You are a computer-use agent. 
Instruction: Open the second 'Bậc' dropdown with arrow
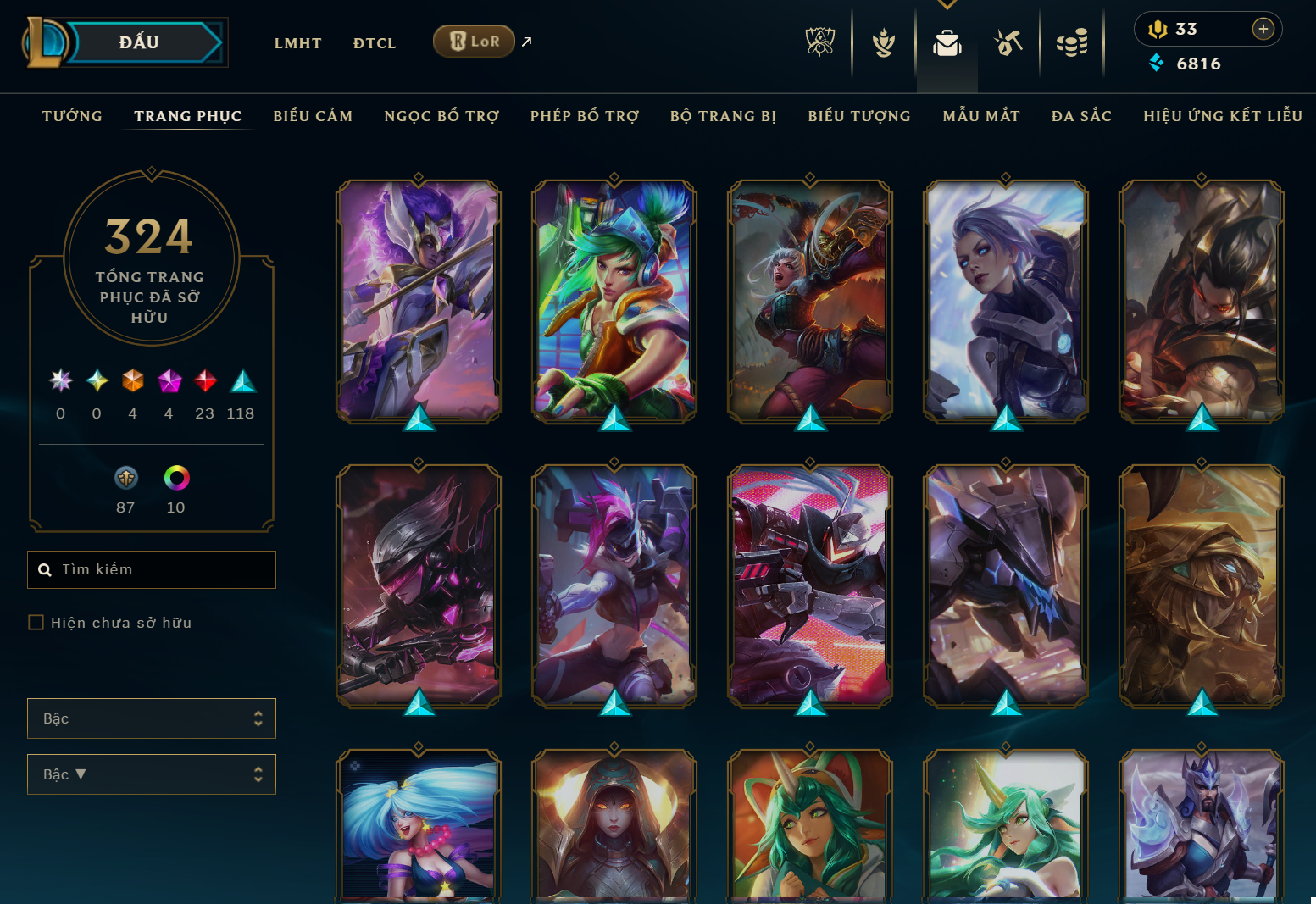[151, 774]
